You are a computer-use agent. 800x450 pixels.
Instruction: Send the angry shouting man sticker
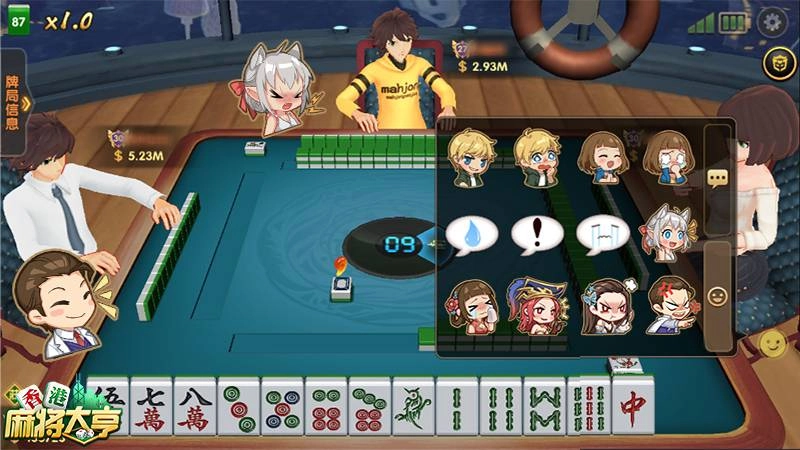pyautogui.click(x=669, y=306)
